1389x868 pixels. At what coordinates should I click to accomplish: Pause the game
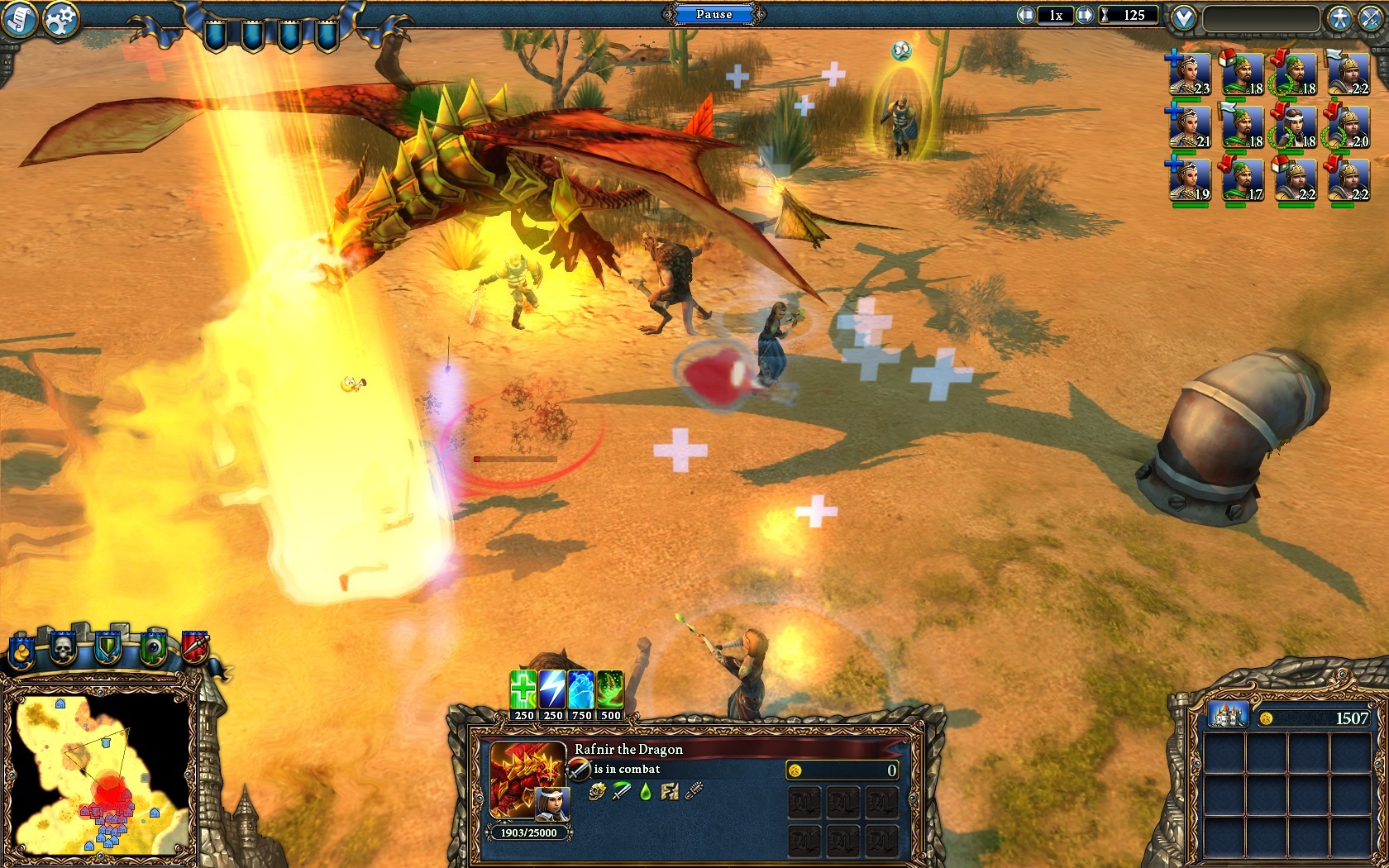716,14
